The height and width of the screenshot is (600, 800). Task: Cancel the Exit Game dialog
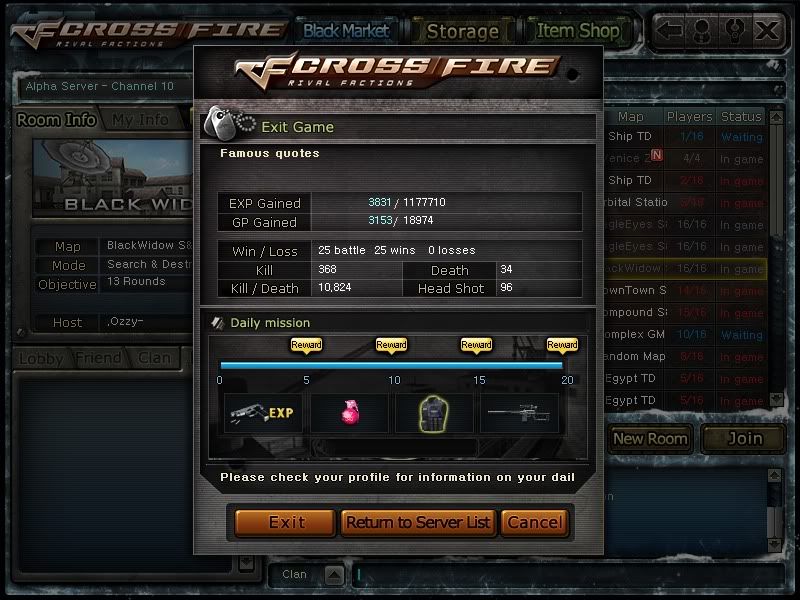point(535,522)
